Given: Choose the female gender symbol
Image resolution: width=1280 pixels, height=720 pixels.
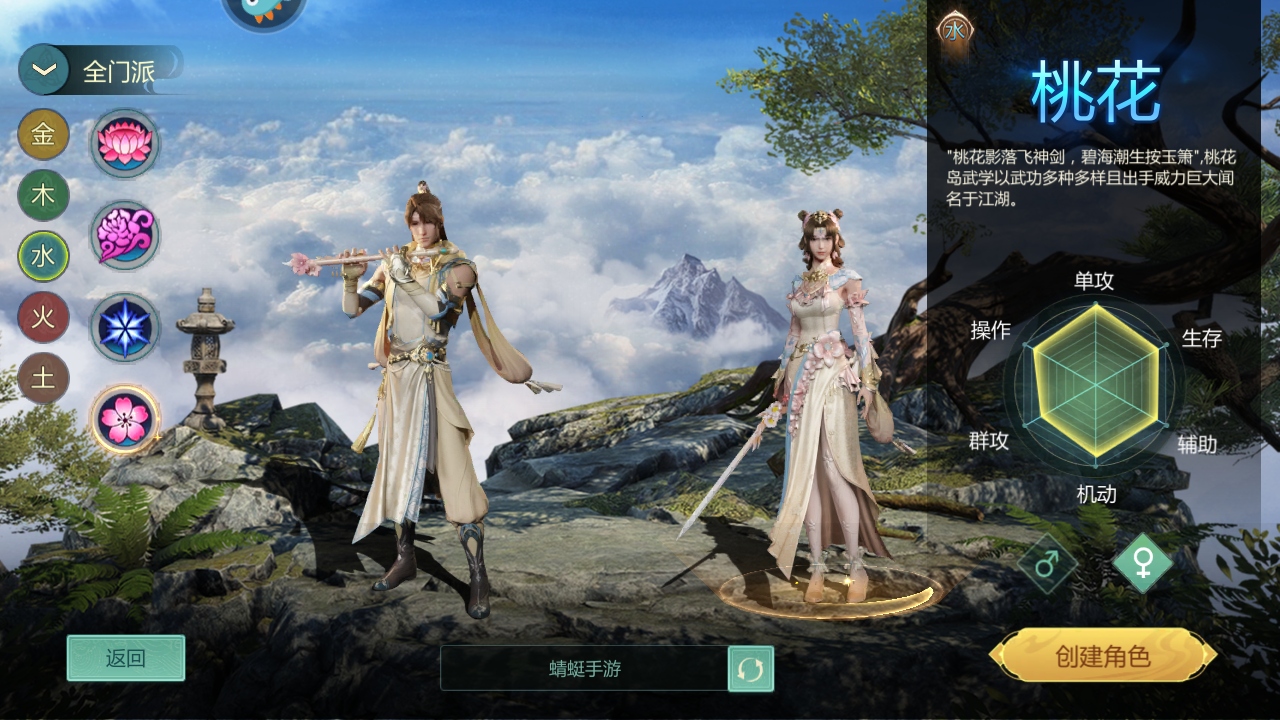Looking at the screenshot, I should [x=1143, y=563].
